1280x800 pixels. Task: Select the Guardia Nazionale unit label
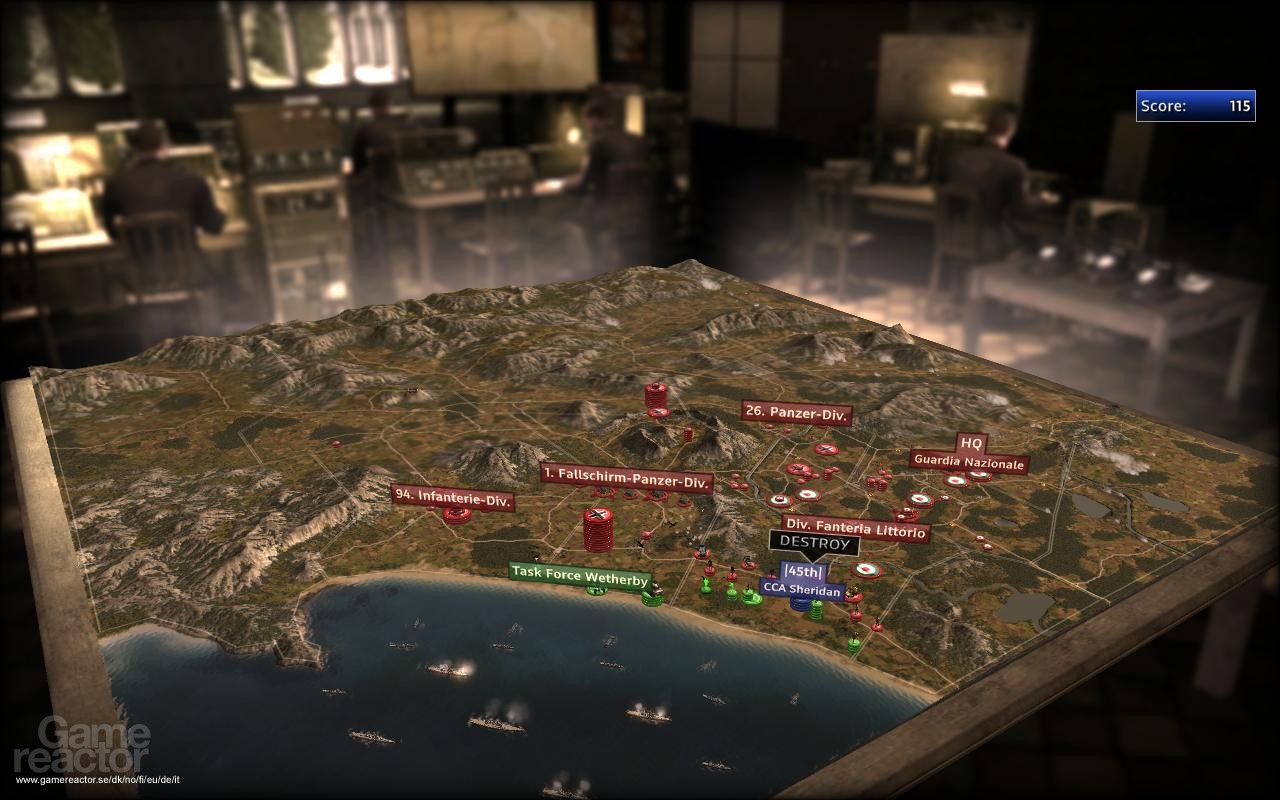coord(968,463)
